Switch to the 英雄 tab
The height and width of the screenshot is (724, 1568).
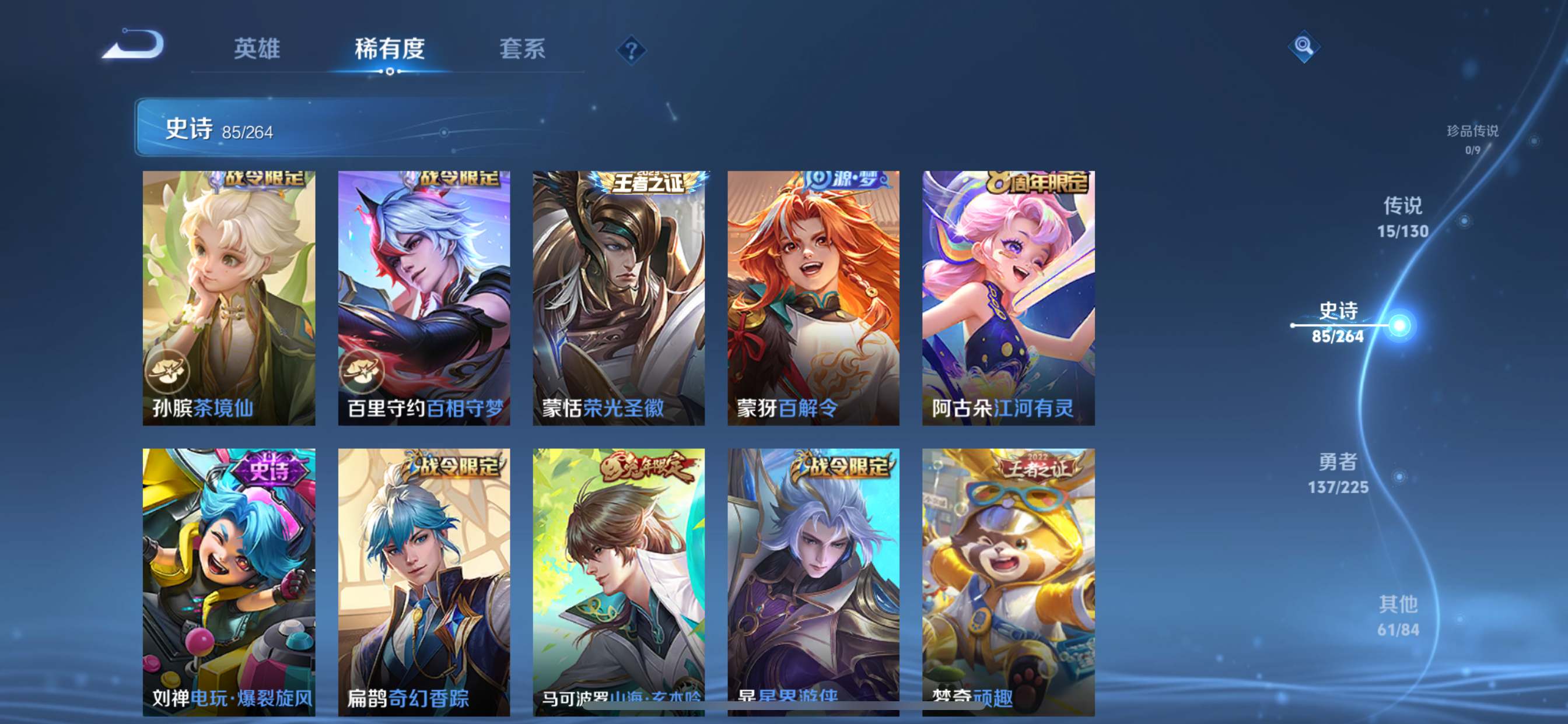tap(256, 50)
